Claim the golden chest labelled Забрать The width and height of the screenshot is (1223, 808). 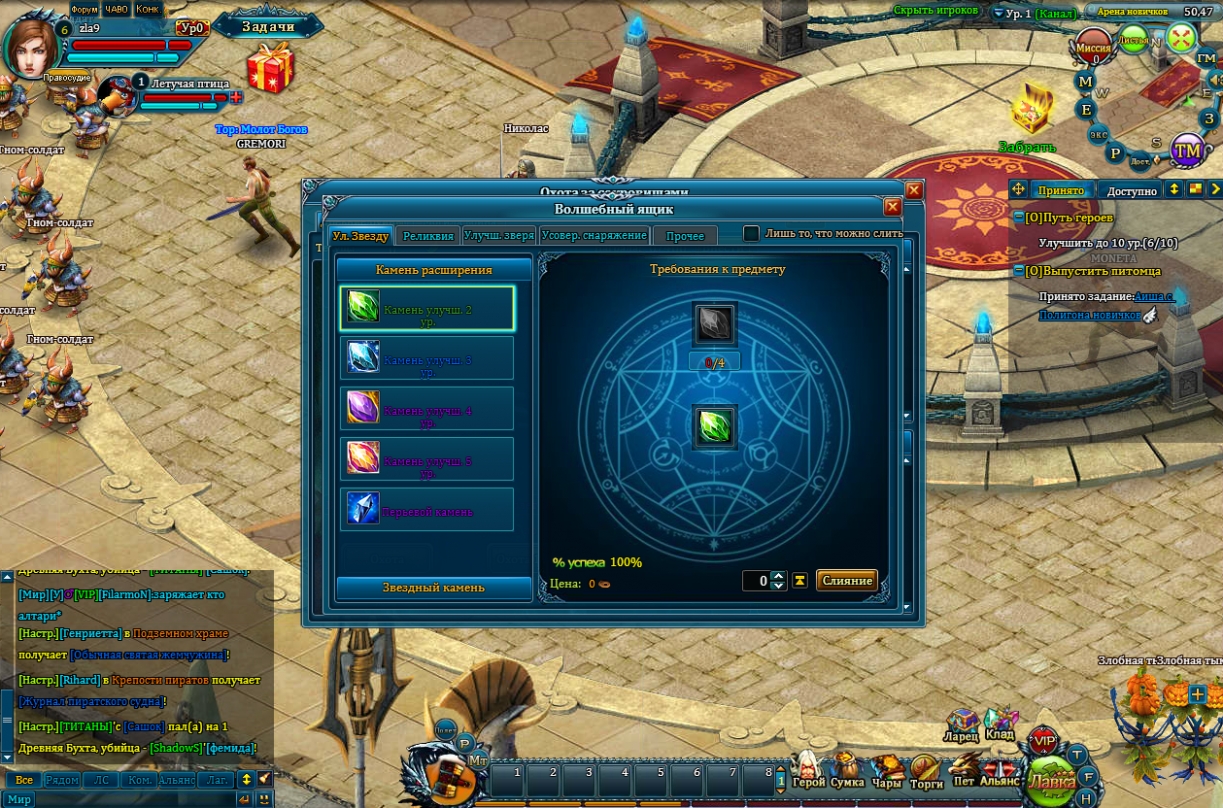[1030, 112]
